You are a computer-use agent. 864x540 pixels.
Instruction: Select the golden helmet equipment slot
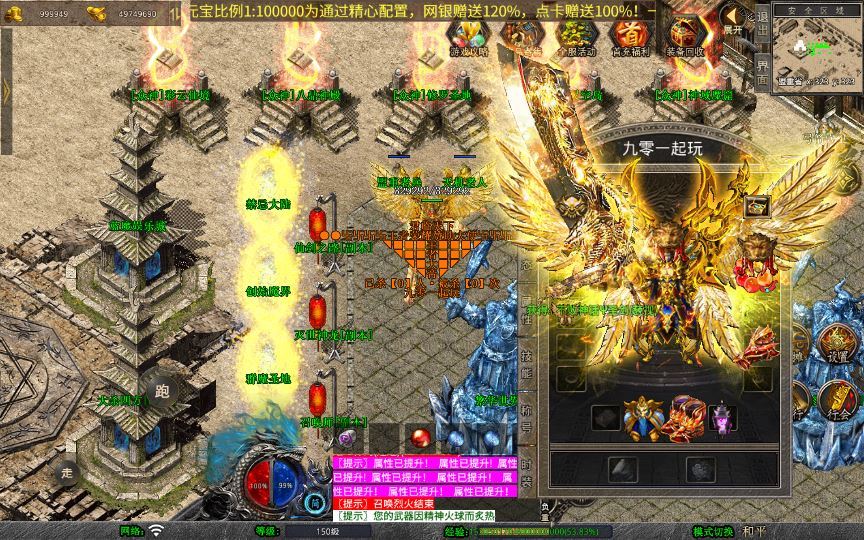point(641,417)
